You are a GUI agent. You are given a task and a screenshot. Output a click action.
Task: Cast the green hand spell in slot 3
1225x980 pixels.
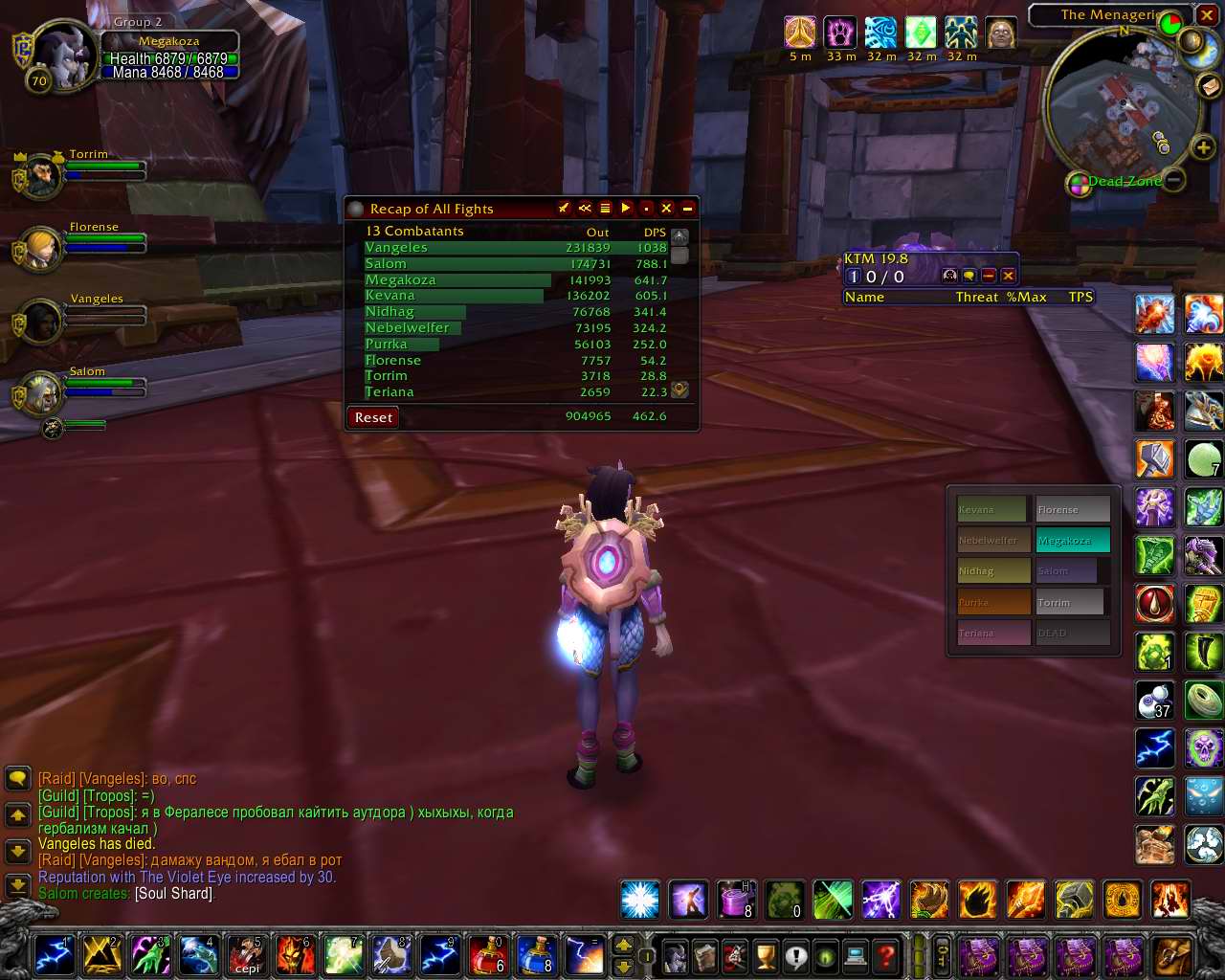[151, 955]
